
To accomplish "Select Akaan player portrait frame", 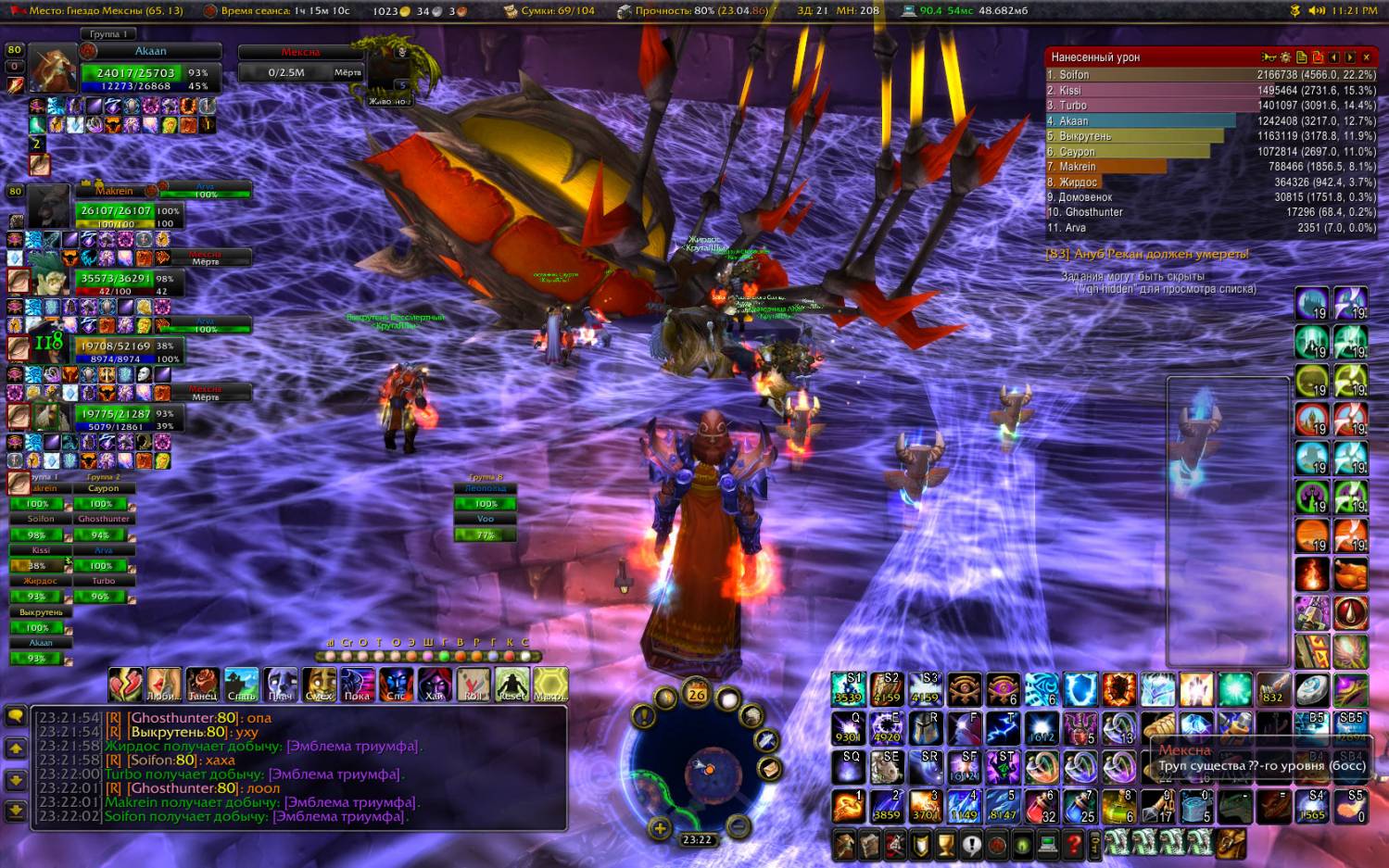I will point(52,69).
